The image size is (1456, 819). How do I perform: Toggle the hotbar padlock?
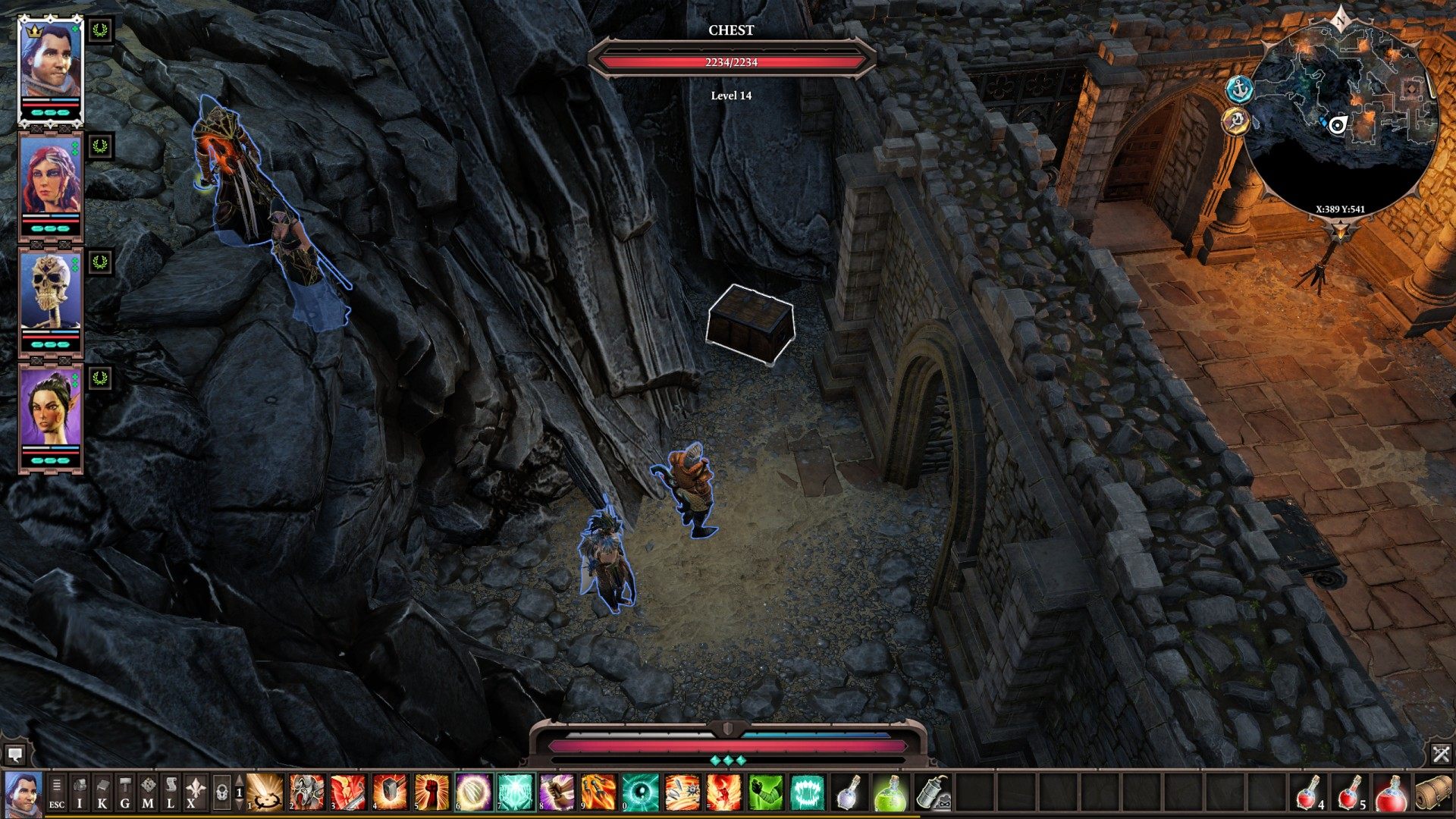221,793
